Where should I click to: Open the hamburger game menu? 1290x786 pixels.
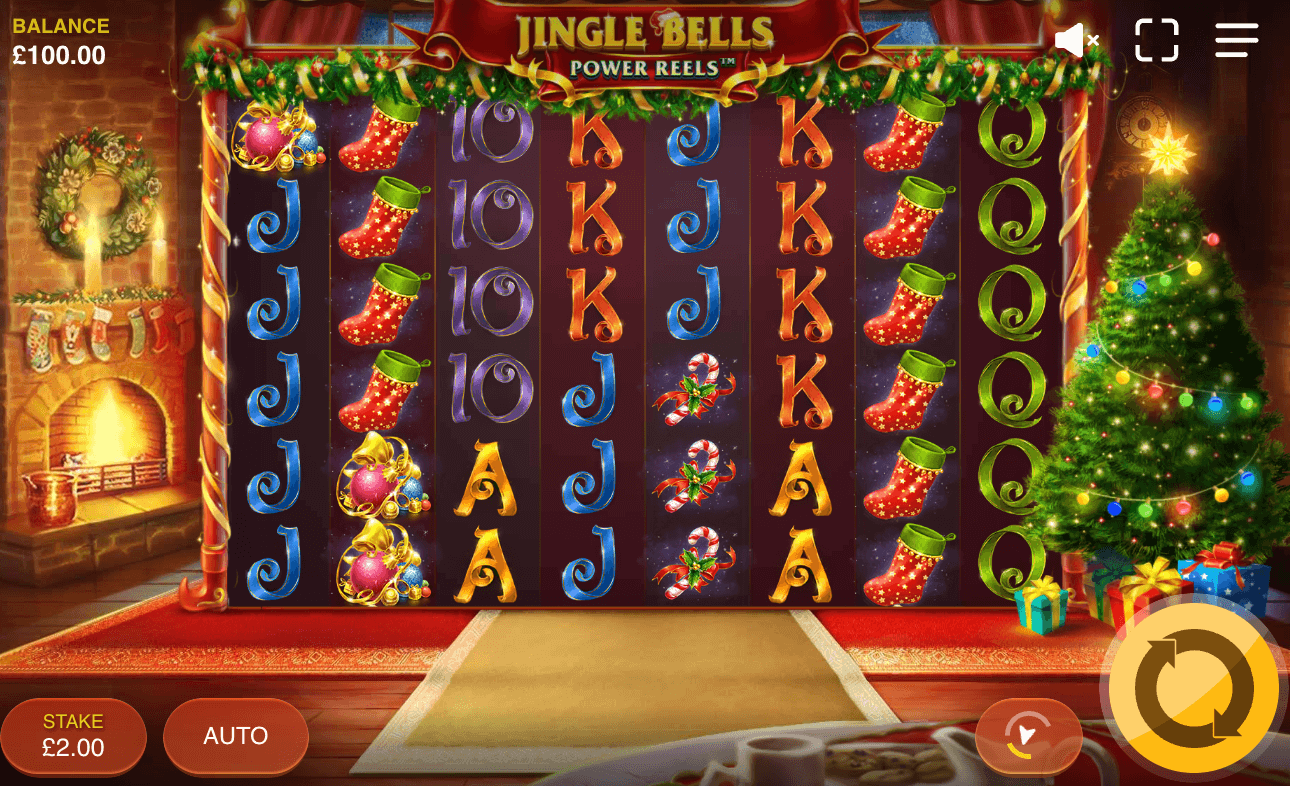[x=1236, y=39]
